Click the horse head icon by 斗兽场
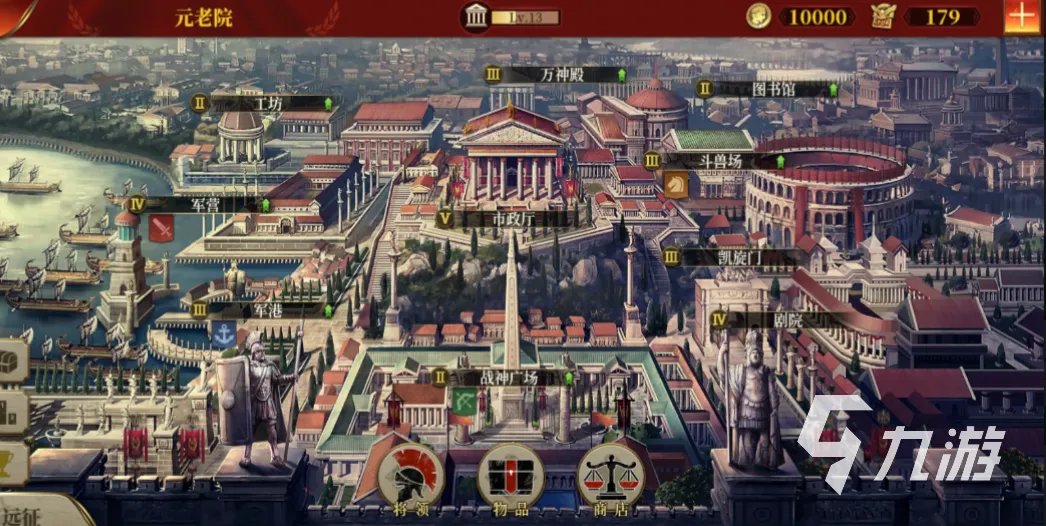Screen dimensions: 1046x526 click(x=676, y=185)
